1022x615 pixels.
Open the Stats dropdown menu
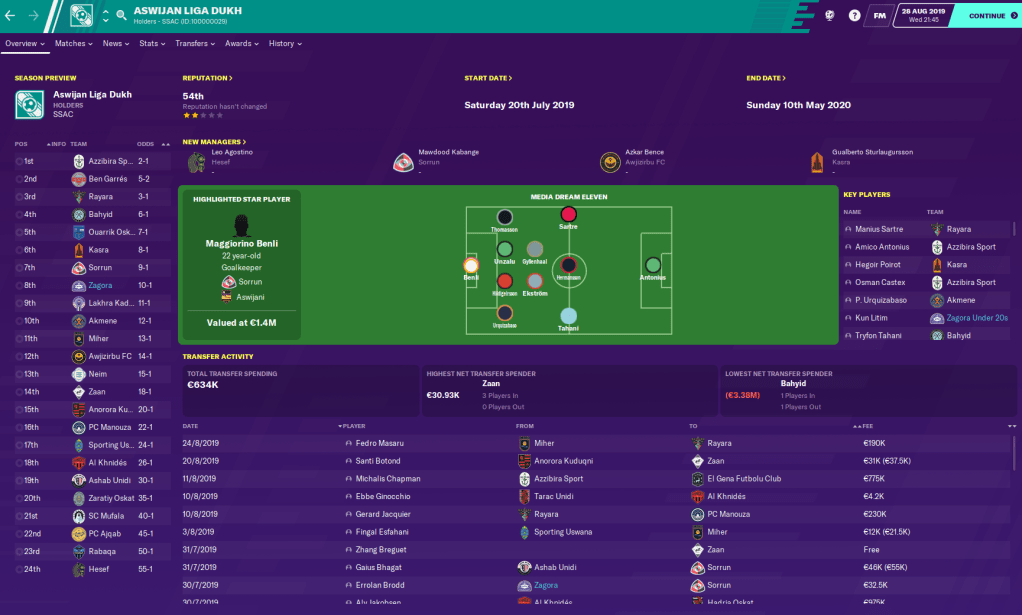151,44
